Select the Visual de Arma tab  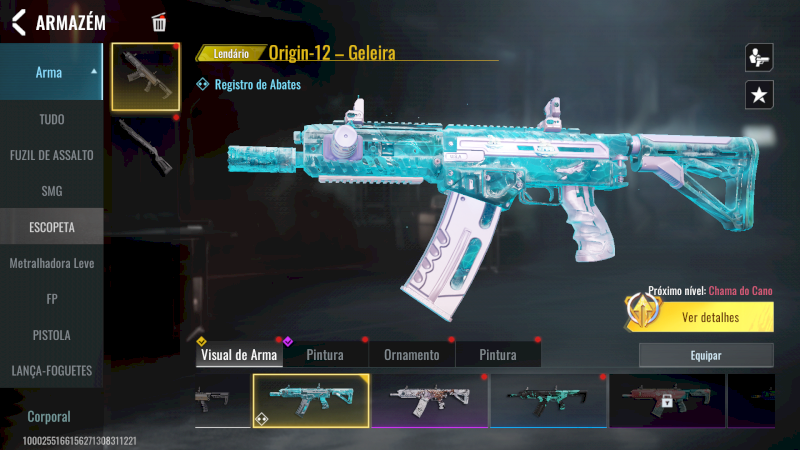point(239,355)
